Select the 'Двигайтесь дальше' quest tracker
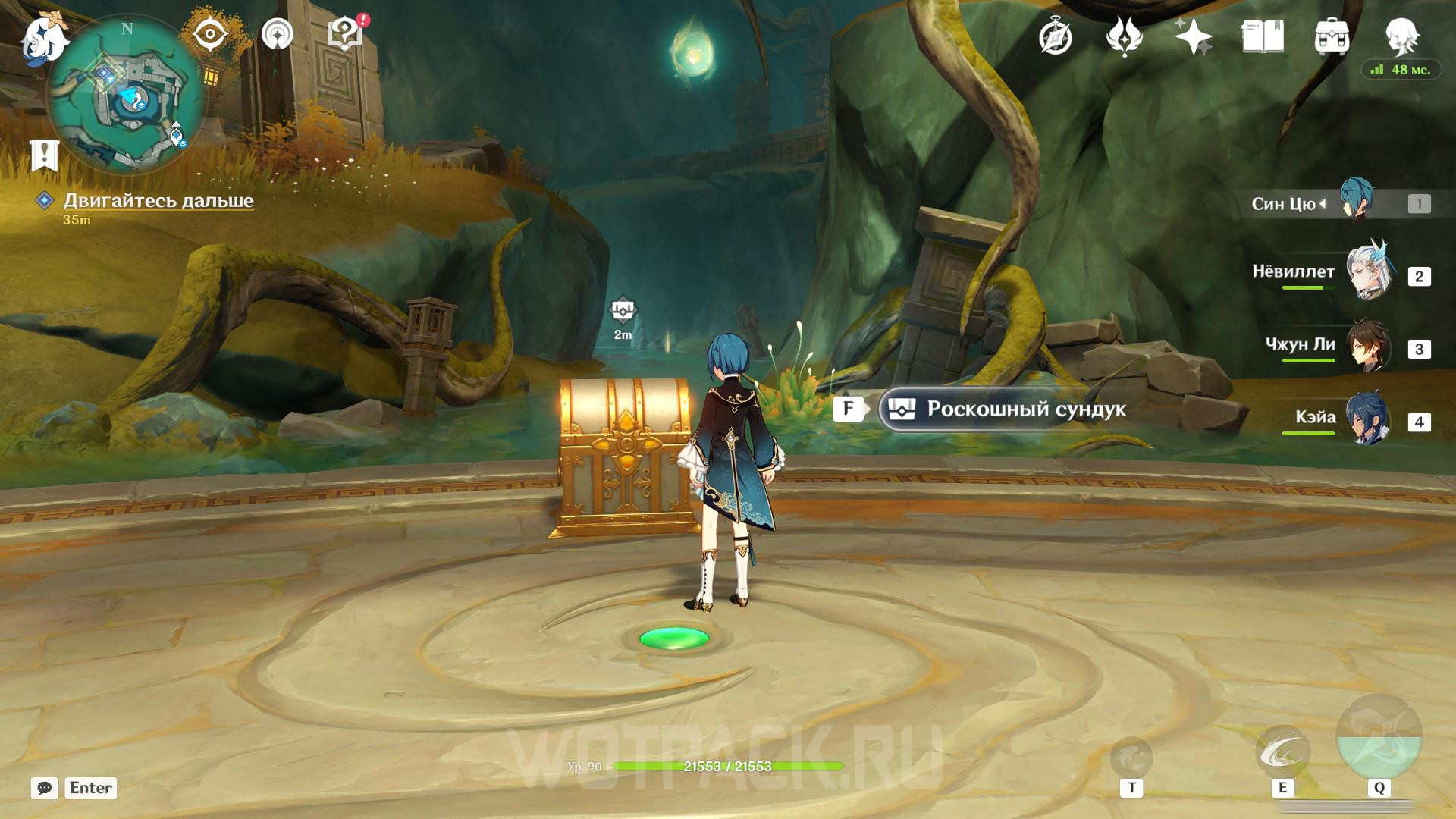 [158, 201]
